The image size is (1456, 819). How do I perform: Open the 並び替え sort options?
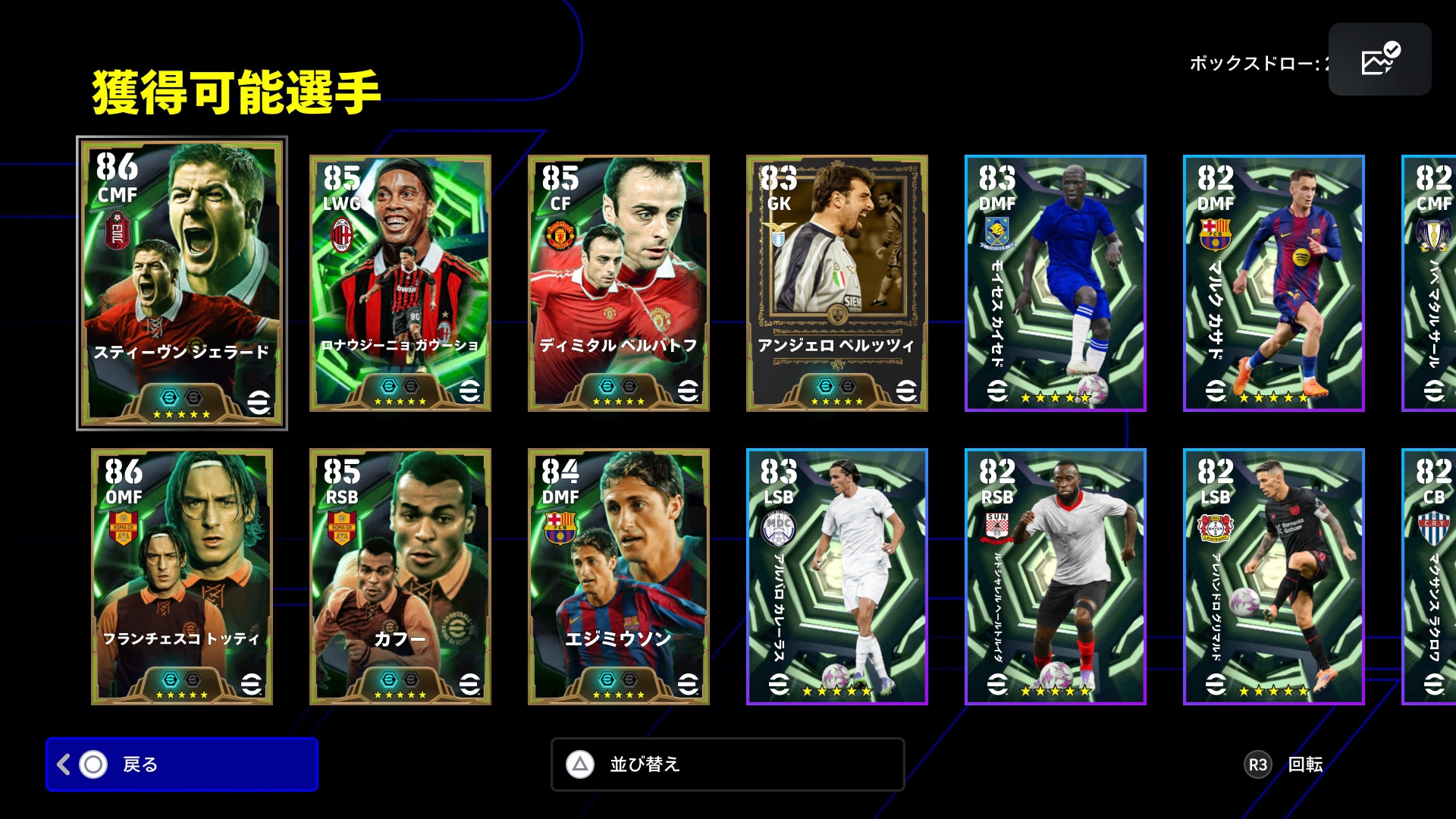(x=727, y=764)
